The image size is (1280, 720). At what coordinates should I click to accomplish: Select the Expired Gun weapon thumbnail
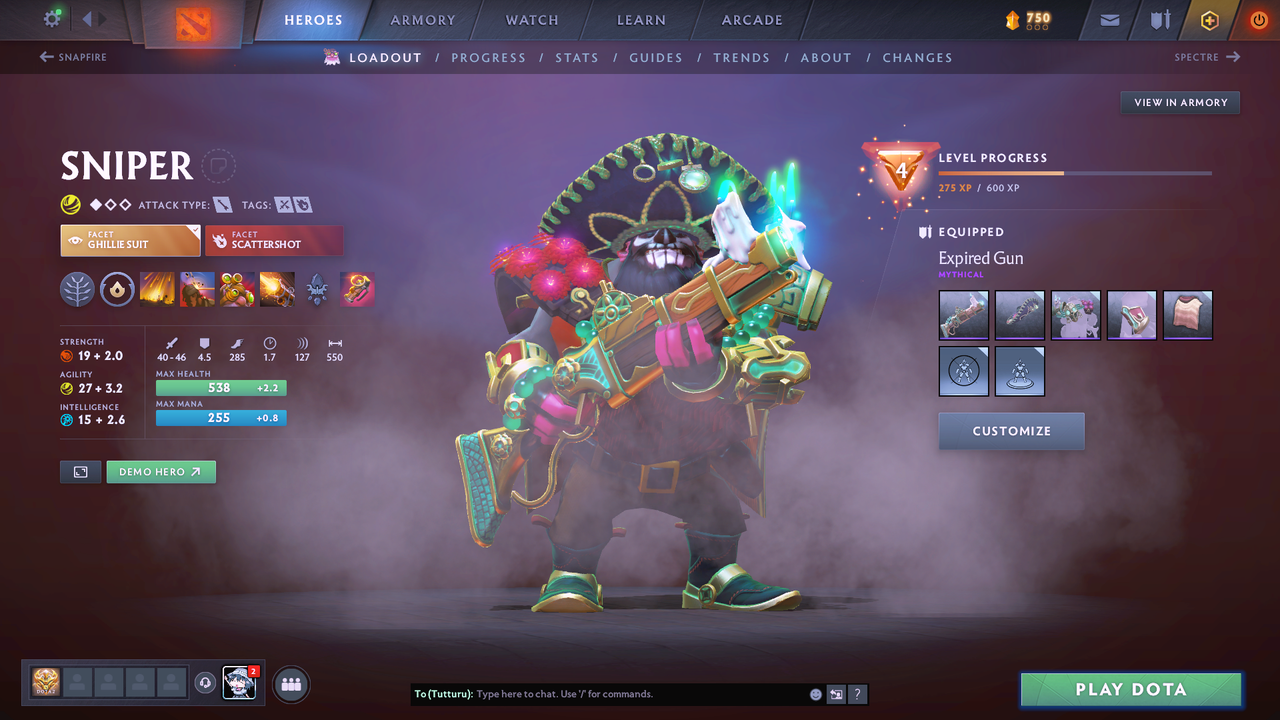963,315
